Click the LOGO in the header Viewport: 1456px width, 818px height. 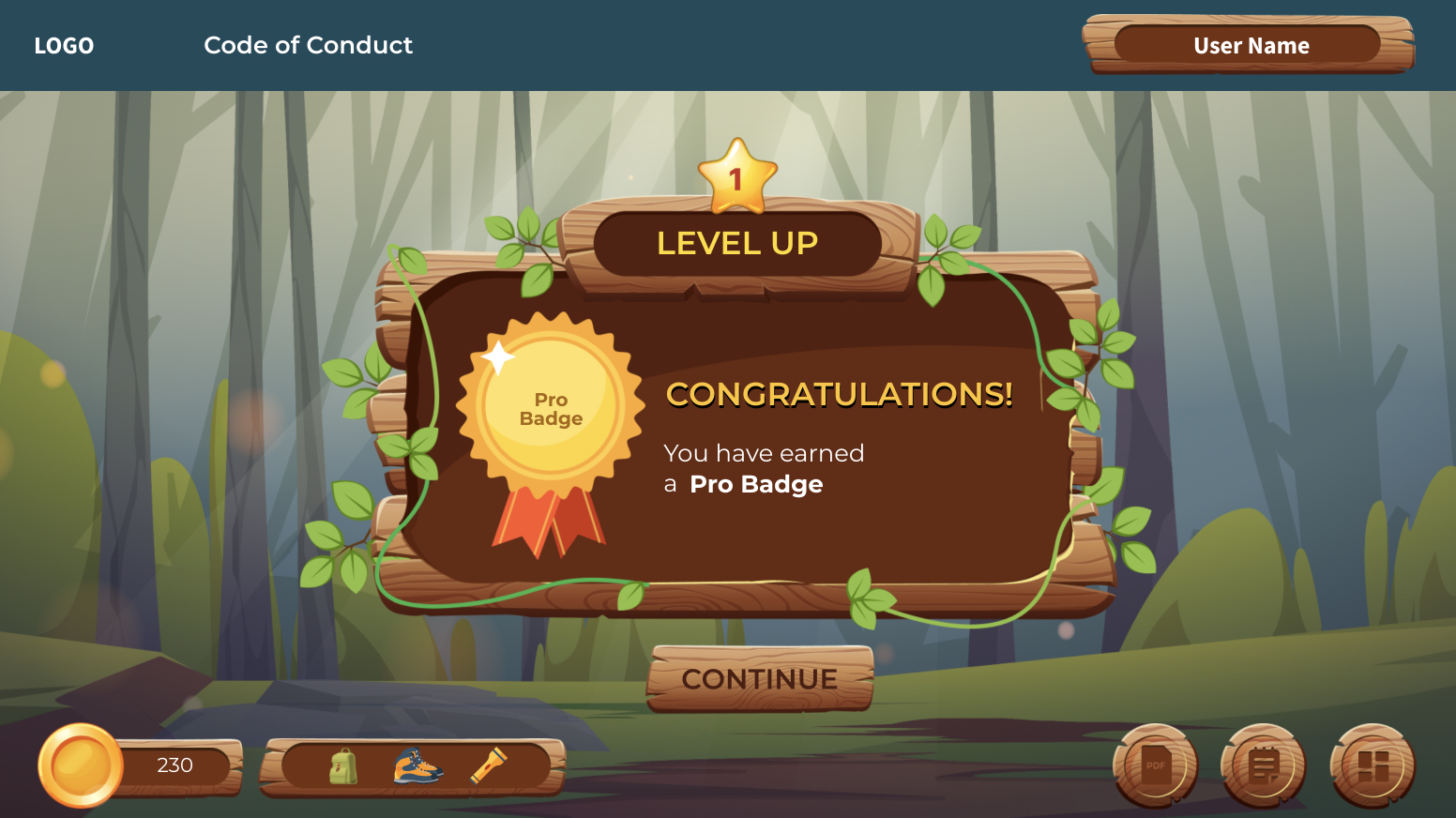pyautogui.click(x=64, y=46)
